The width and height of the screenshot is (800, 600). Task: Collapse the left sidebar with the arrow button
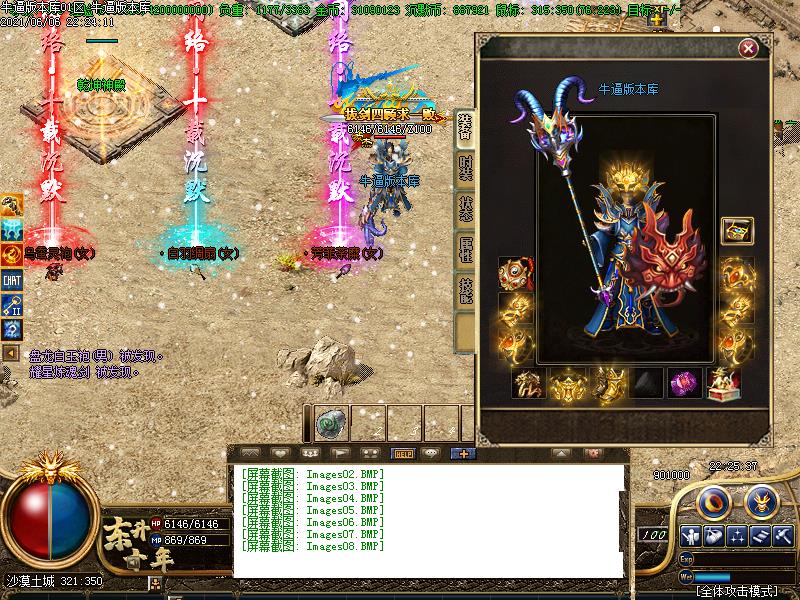point(11,353)
